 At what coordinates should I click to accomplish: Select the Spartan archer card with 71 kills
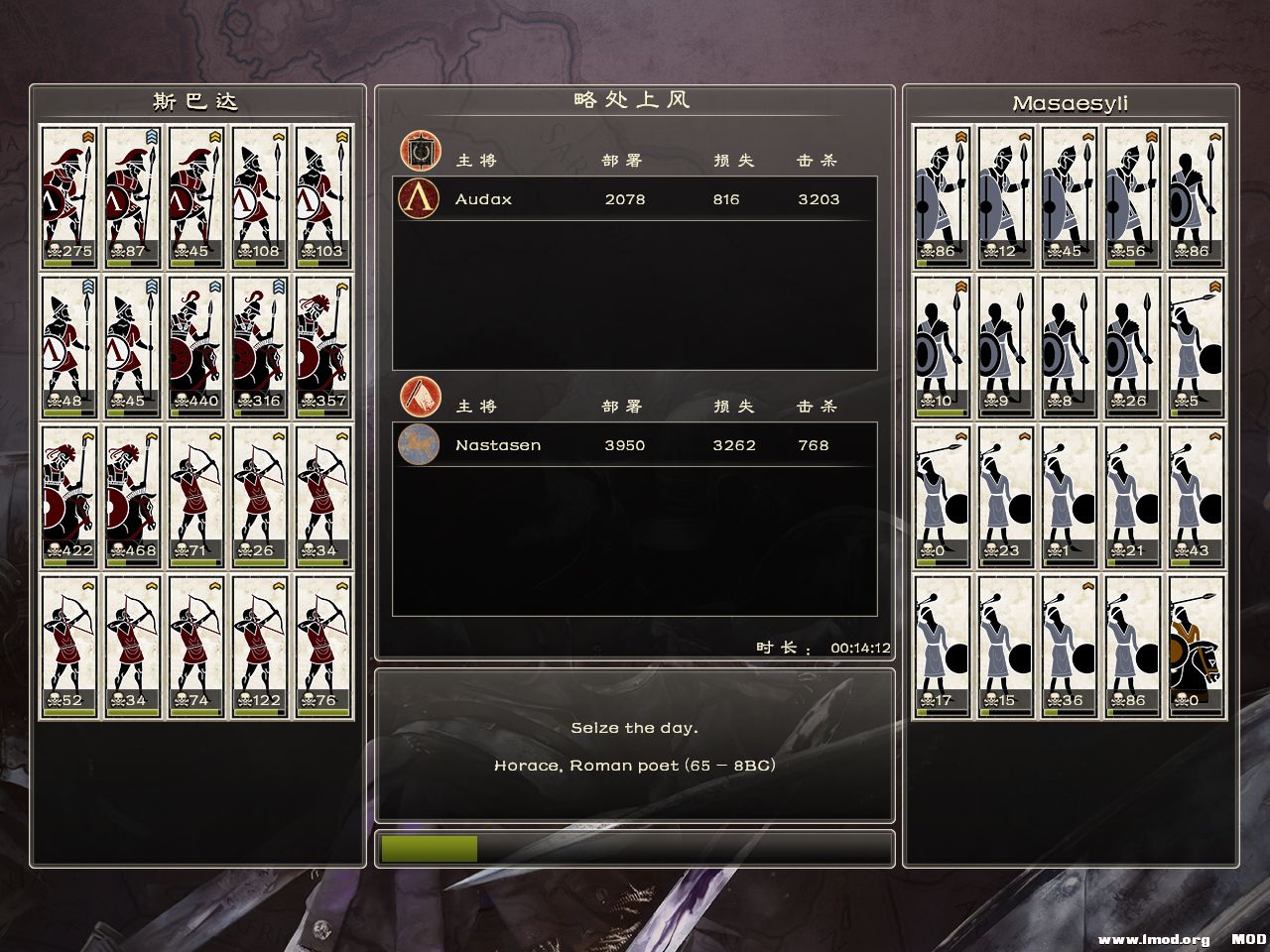click(x=196, y=496)
